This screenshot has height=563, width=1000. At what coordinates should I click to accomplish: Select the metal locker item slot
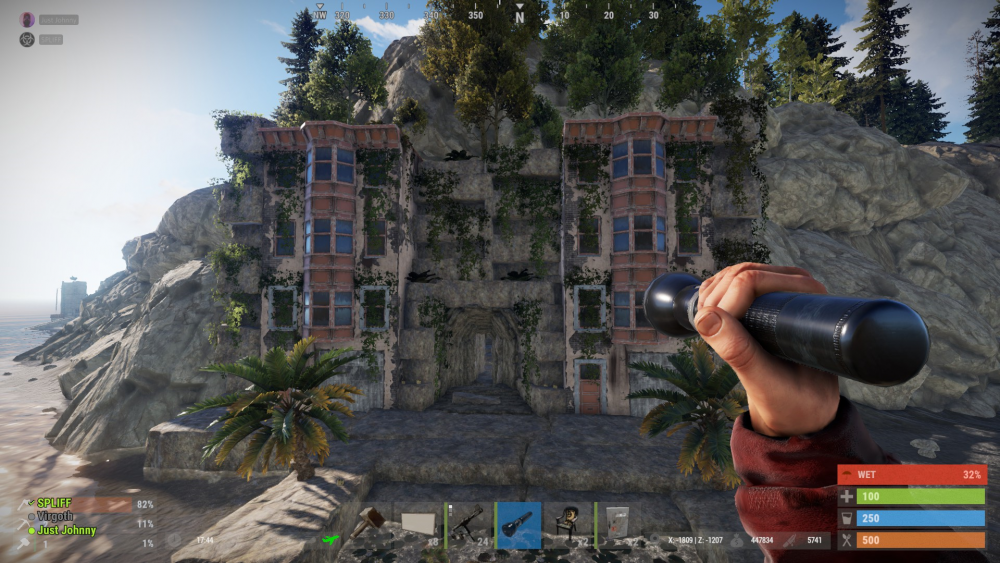click(x=618, y=525)
